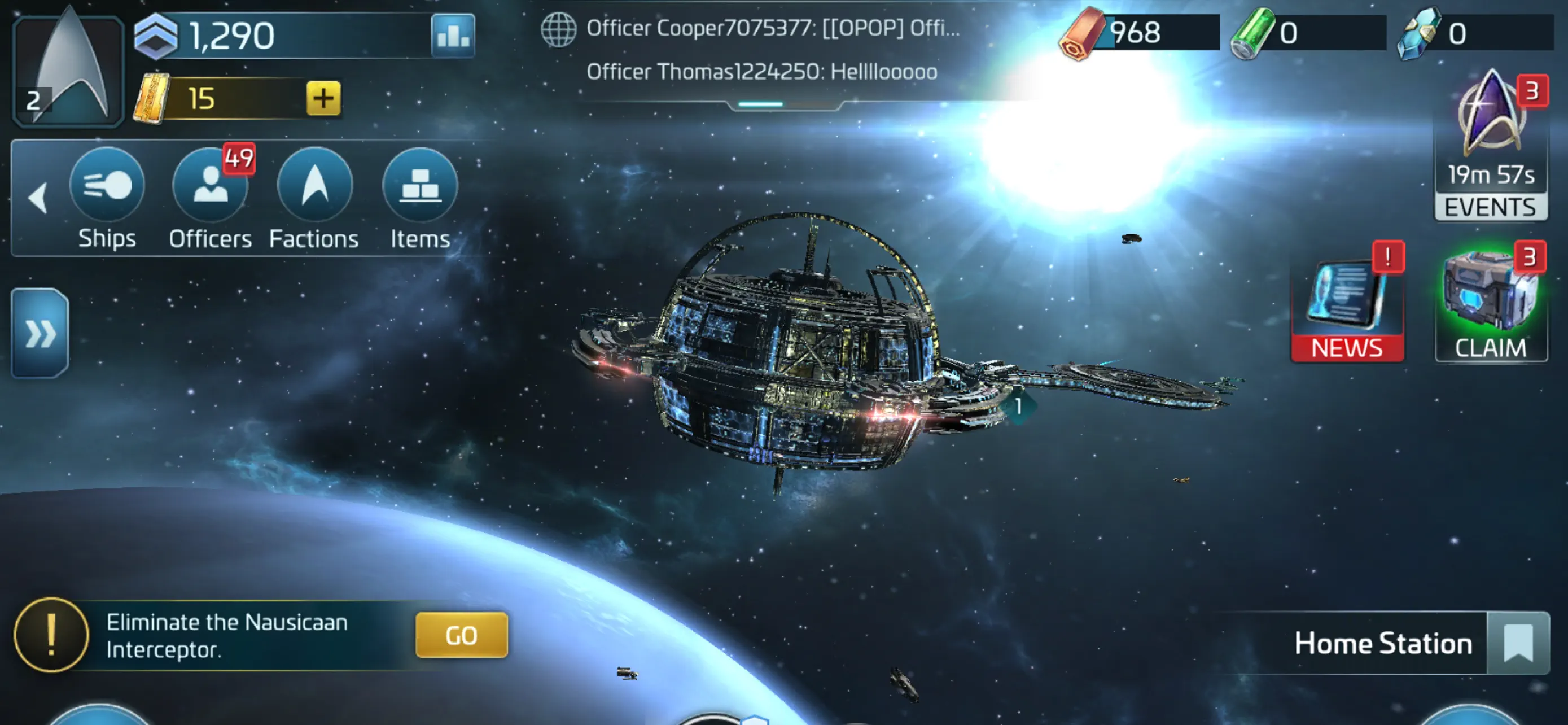Open the Ships panel
This screenshot has width=1568, height=725.
click(x=108, y=186)
